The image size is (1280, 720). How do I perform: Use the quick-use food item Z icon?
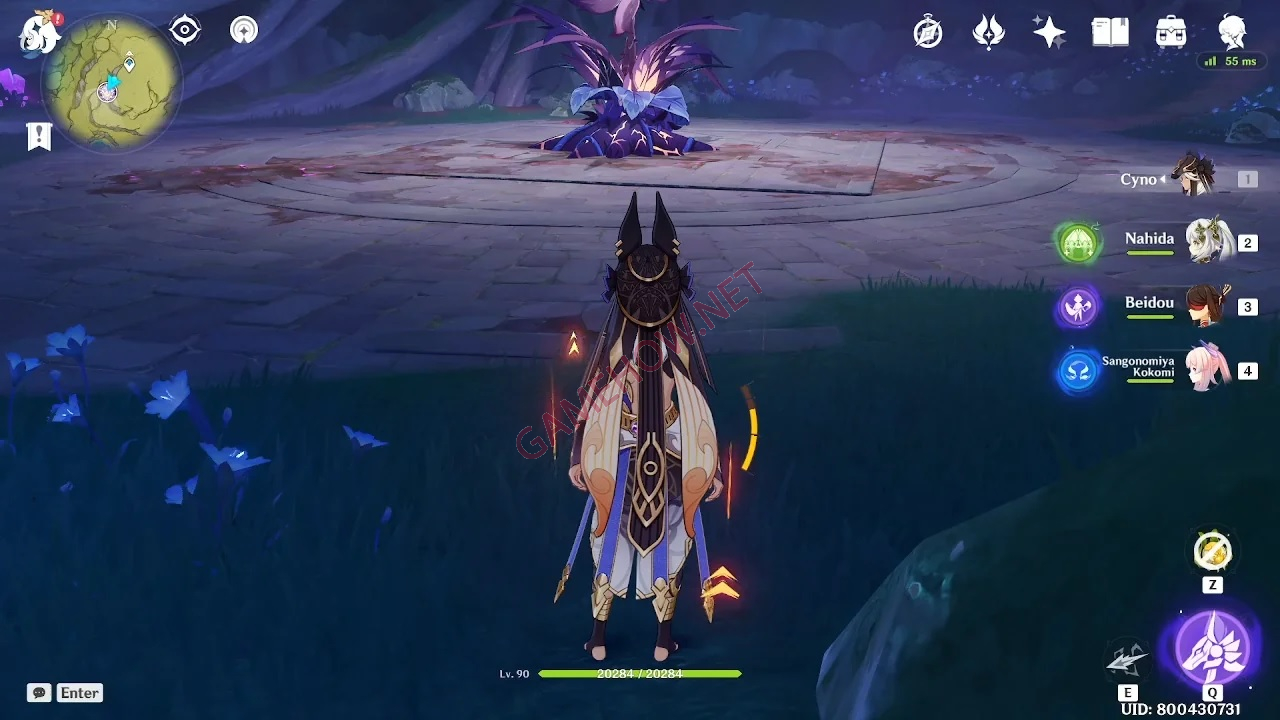pyautogui.click(x=1212, y=551)
